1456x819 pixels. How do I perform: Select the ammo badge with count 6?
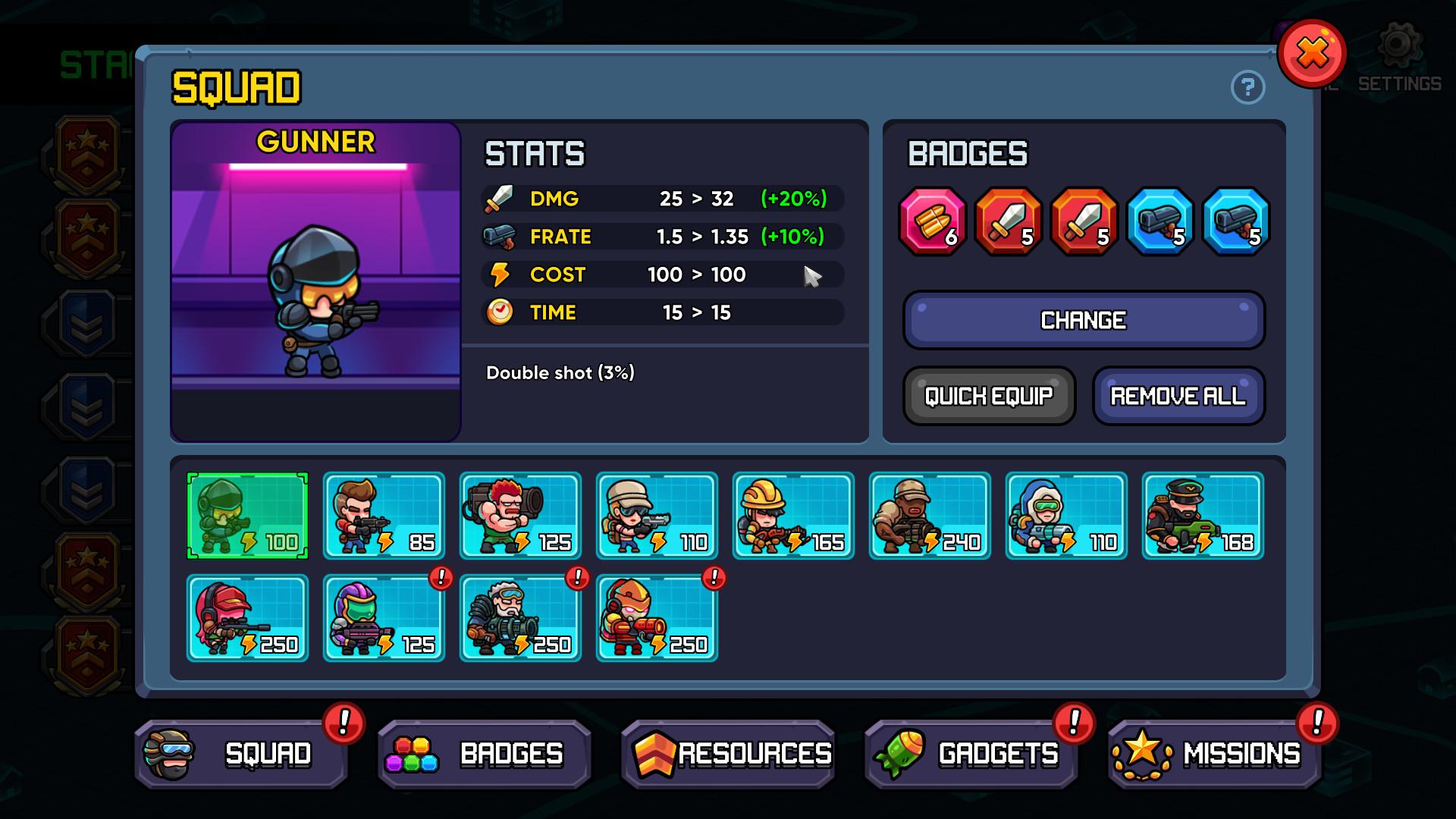(x=931, y=222)
